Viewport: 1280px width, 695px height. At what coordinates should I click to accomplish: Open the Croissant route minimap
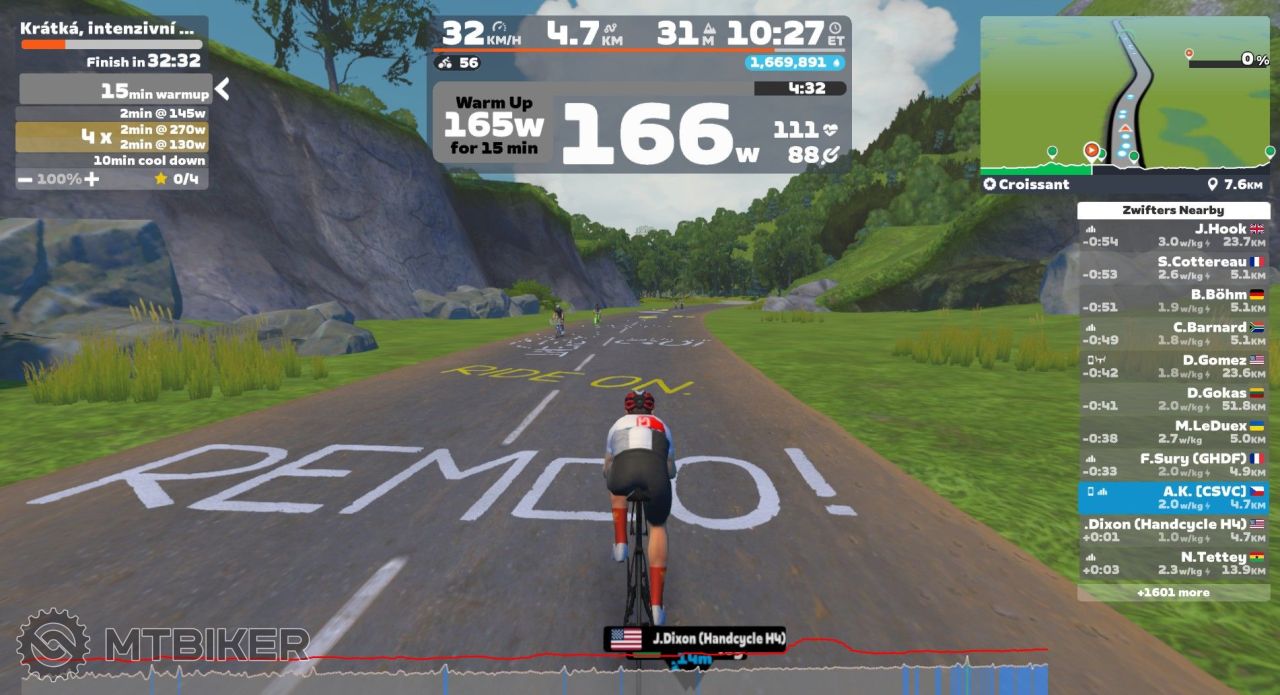click(1126, 96)
